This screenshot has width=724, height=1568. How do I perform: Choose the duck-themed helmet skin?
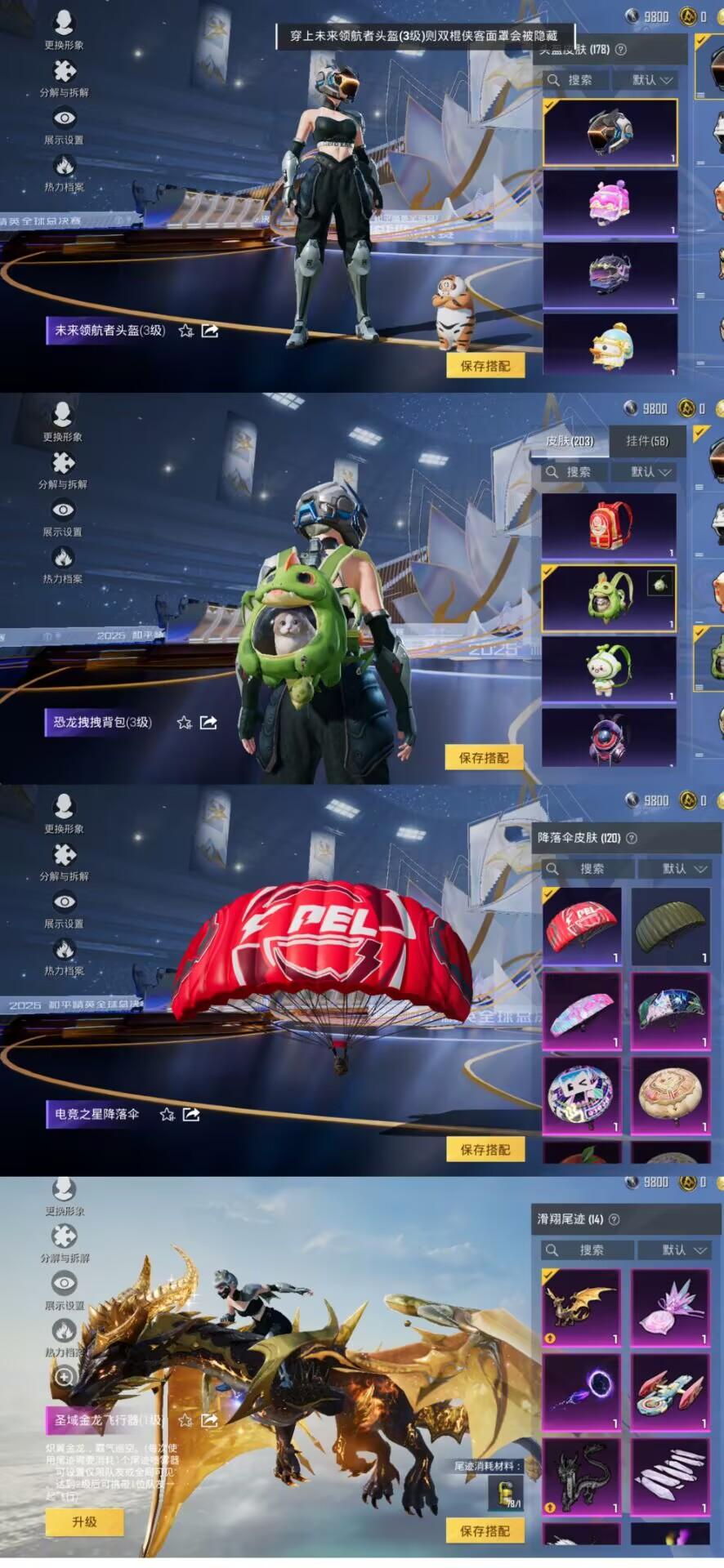[x=610, y=346]
